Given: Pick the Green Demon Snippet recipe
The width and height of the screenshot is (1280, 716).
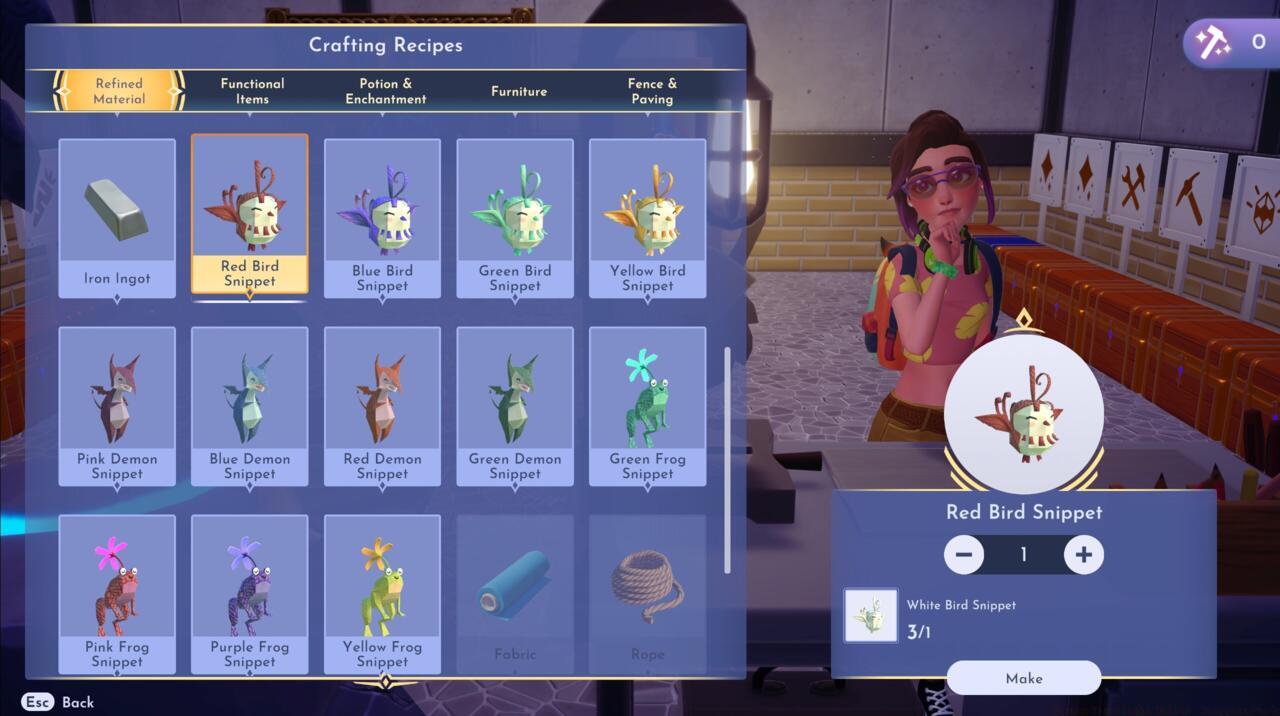Looking at the screenshot, I should 515,406.
